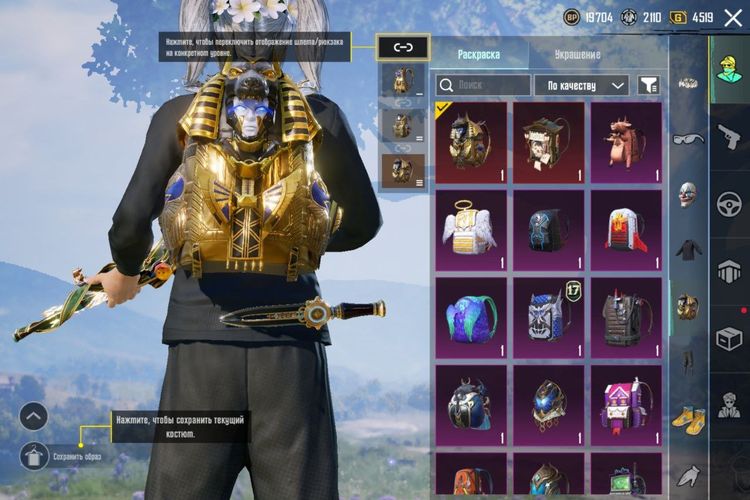Click the round up-arrow button
This screenshot has width=750, height=500.
33,415
